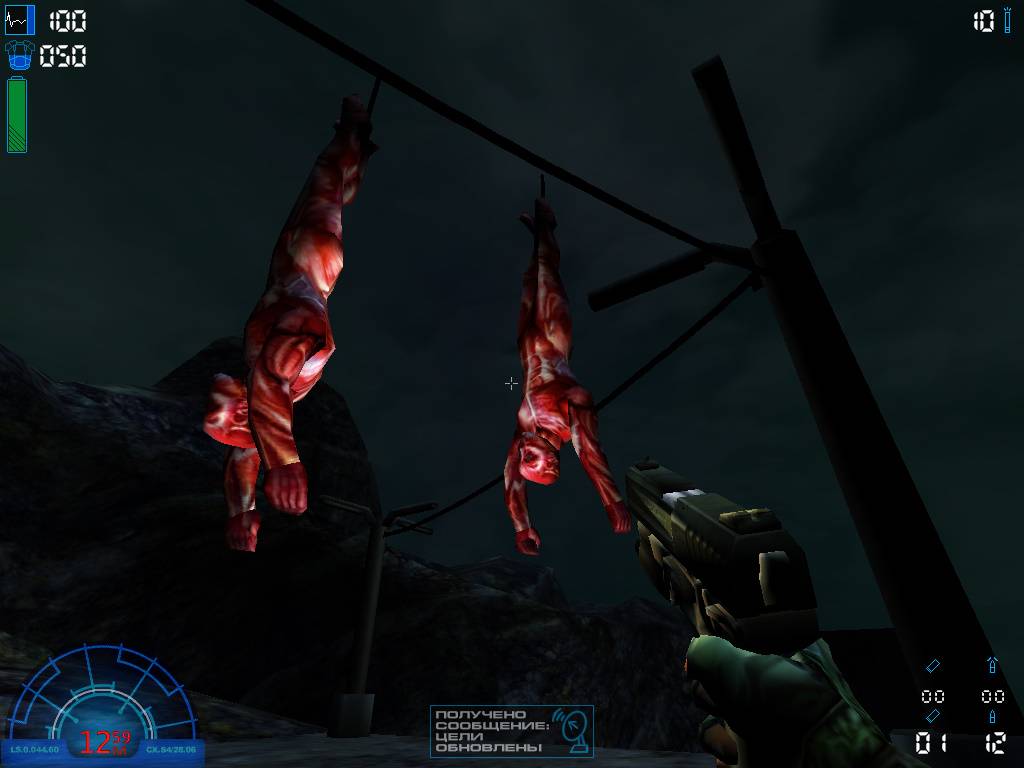Click the motion tracker radar display
1024x768 pixels.
click(x=103, y=700)
